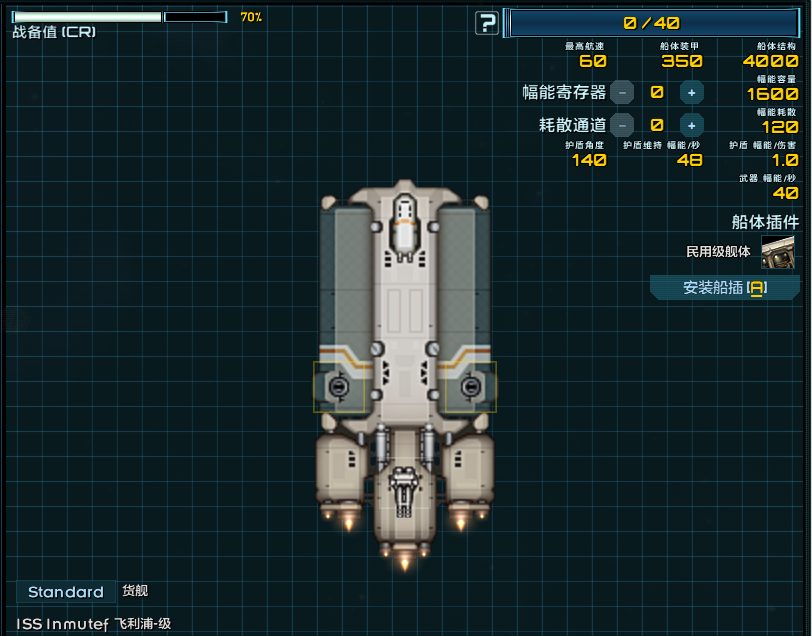Select the 民用级舰体 hullmod icon
The image size is (812, 636).
click(x=778, y=252)
